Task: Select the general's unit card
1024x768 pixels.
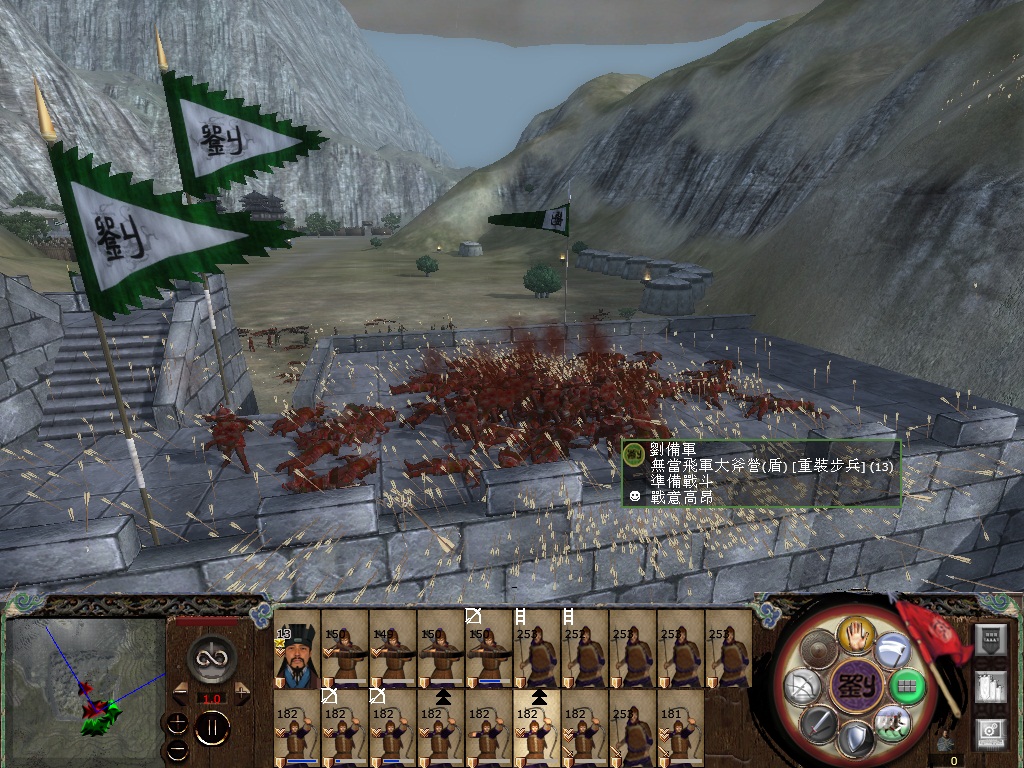Action: [x=297, y=650]
